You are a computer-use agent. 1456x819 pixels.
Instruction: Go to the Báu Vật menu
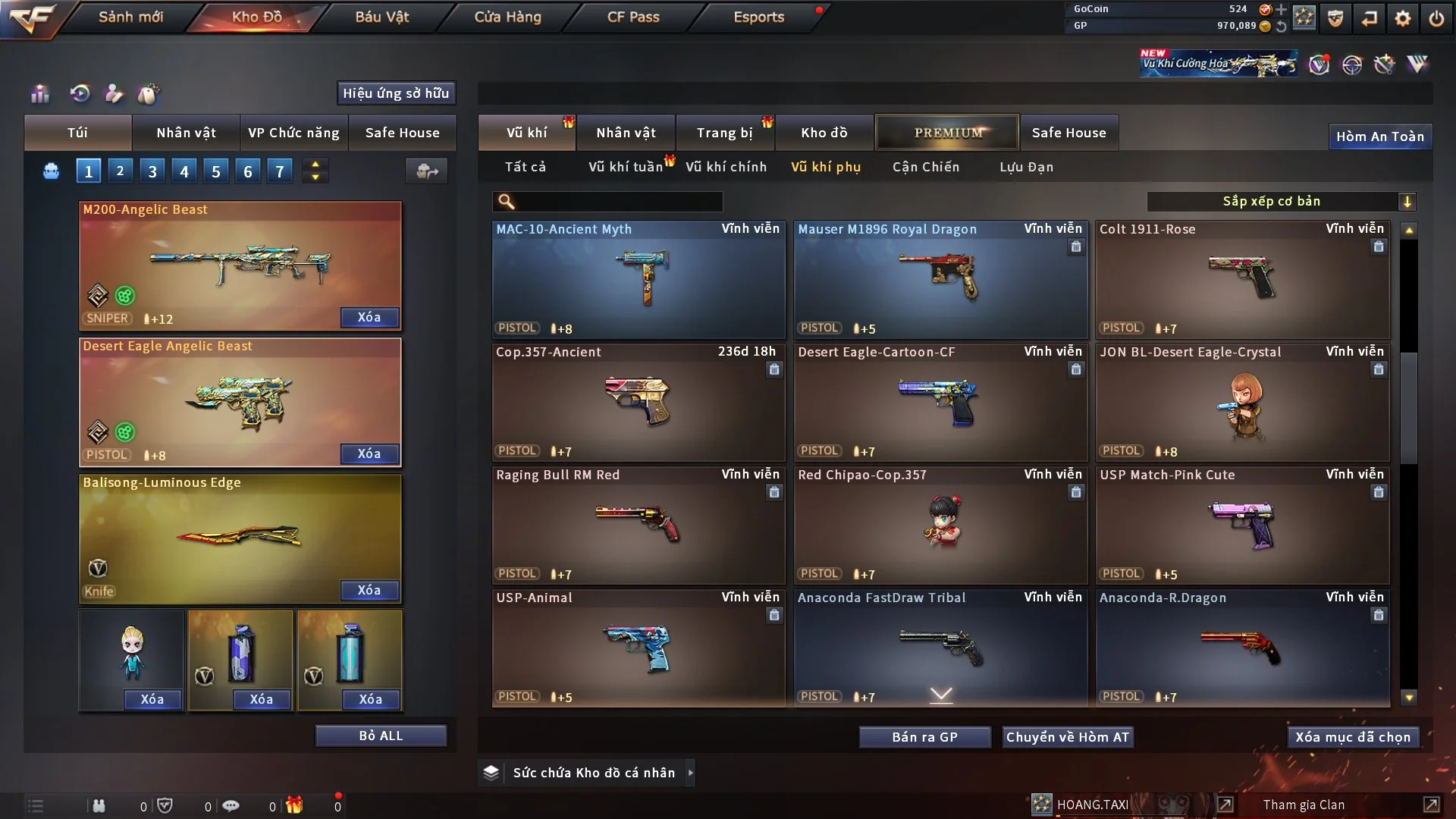point(381,17)
